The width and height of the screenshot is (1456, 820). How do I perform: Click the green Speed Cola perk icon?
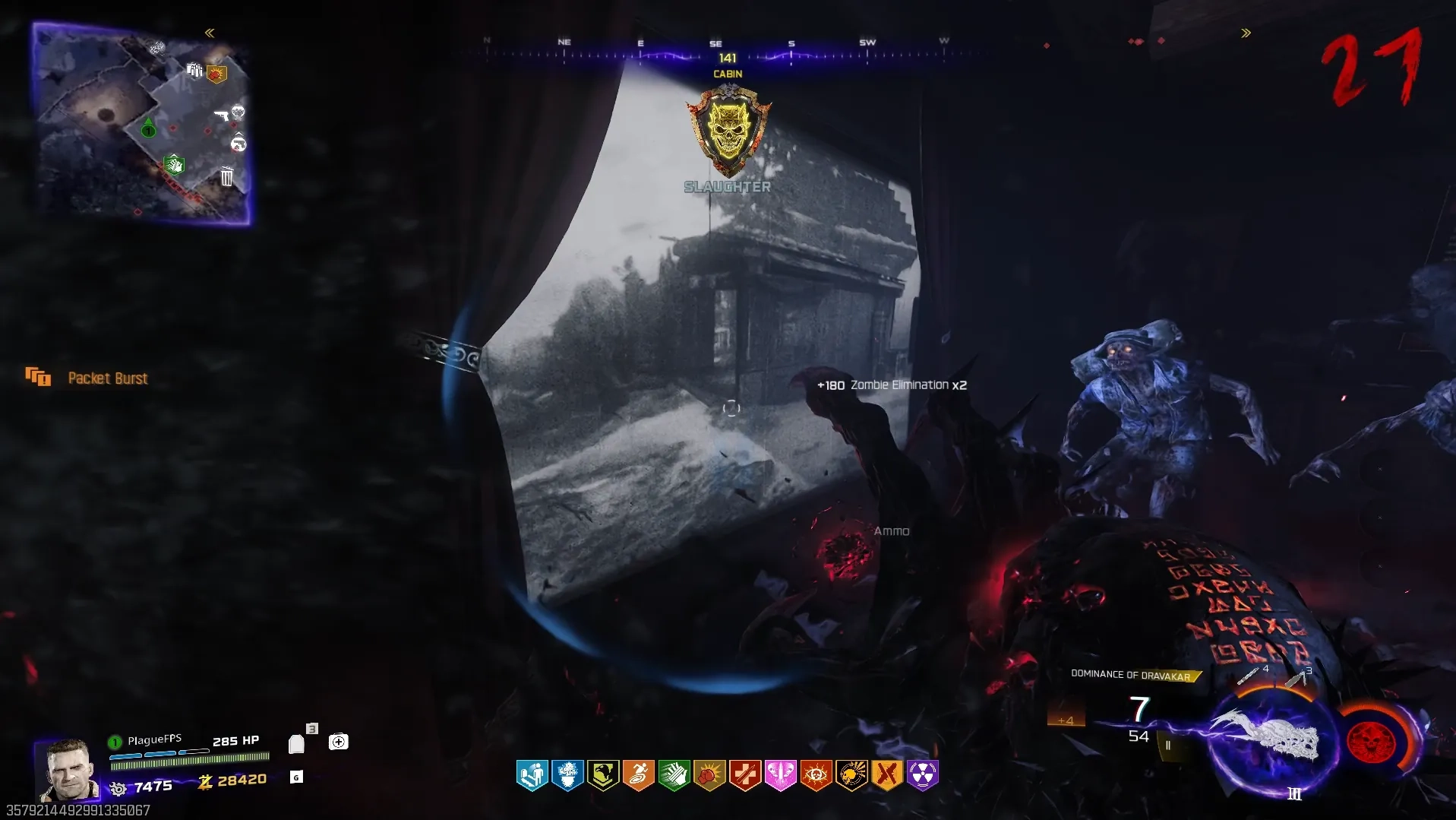[674, 775]
